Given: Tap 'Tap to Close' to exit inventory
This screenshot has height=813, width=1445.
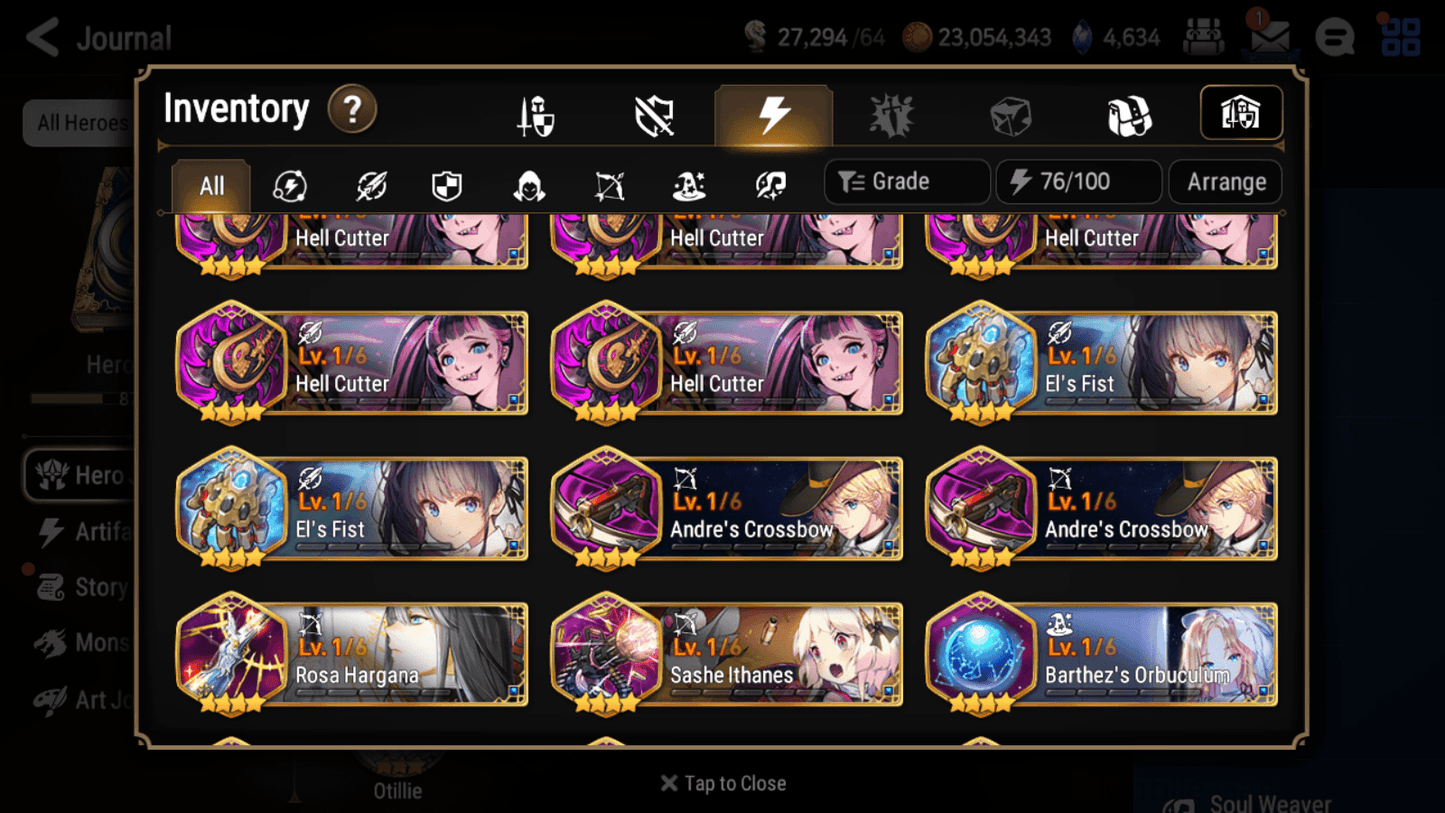Looking at the screenshot, I should pyautogui.click(x=722, y=783).
